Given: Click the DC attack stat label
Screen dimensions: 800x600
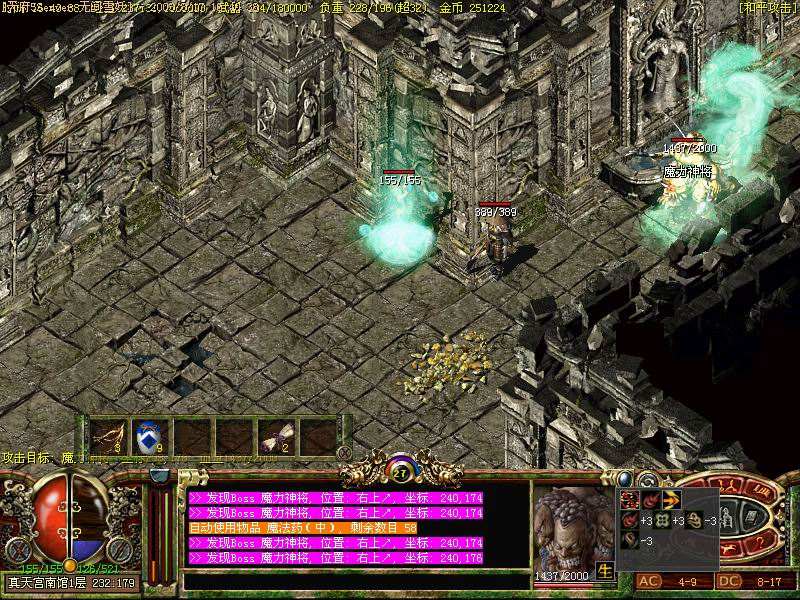Looking at the screenshot, I should coord(731,581).
